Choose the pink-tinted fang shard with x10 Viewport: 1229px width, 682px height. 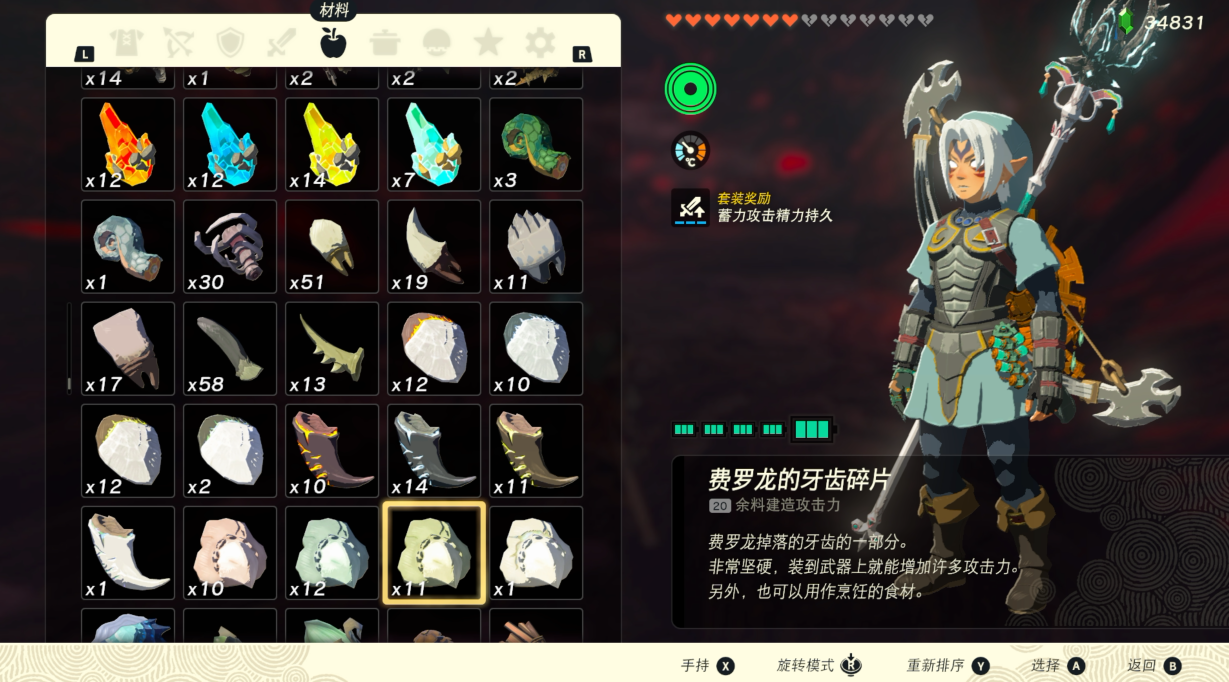click(230, 553)
